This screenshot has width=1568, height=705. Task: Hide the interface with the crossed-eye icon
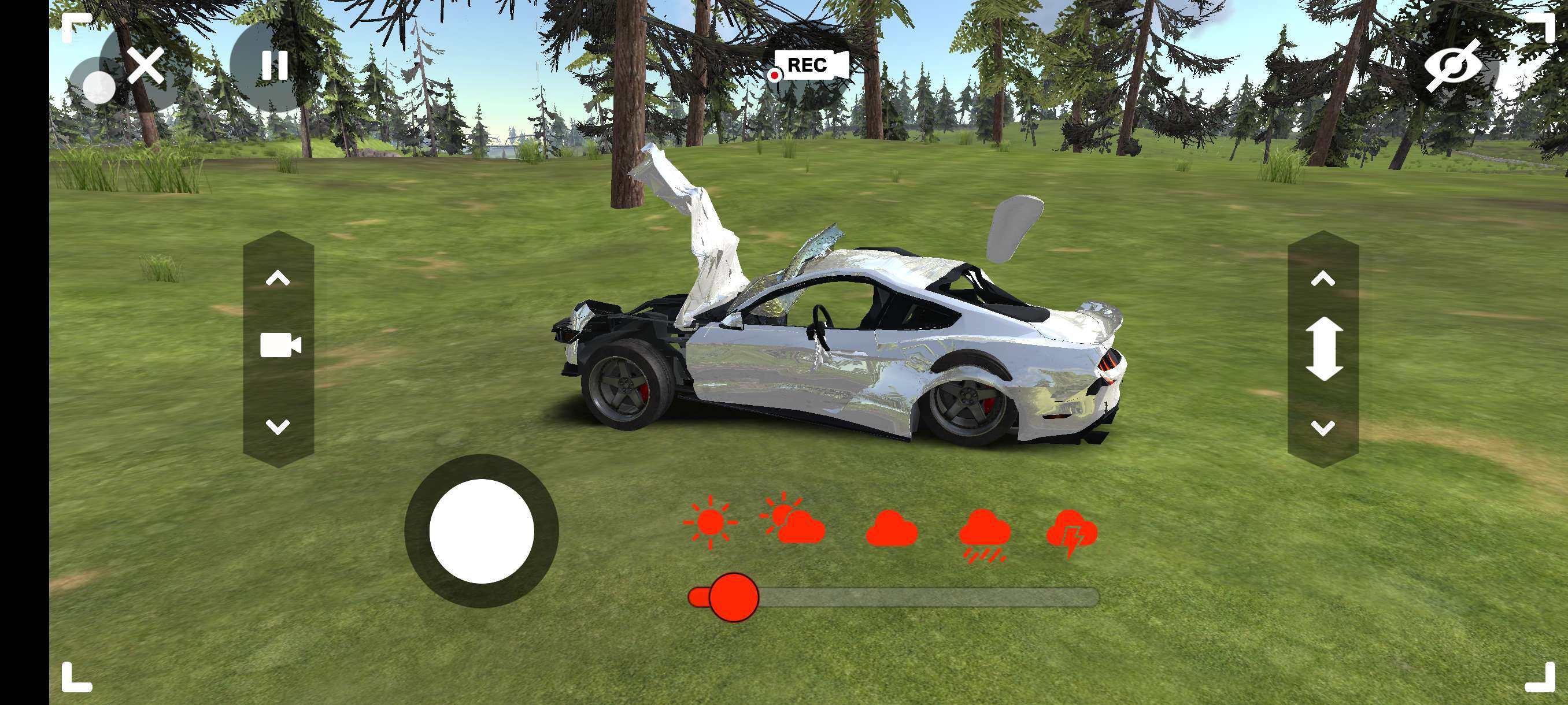point(1452,66)
